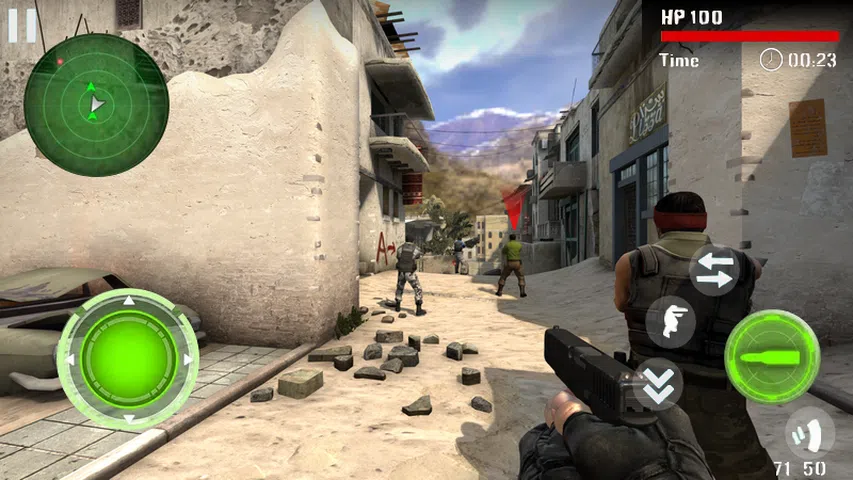Screen dimensions: 853x480
Task: Tap the green radar minimap
Action: (96, 103)
